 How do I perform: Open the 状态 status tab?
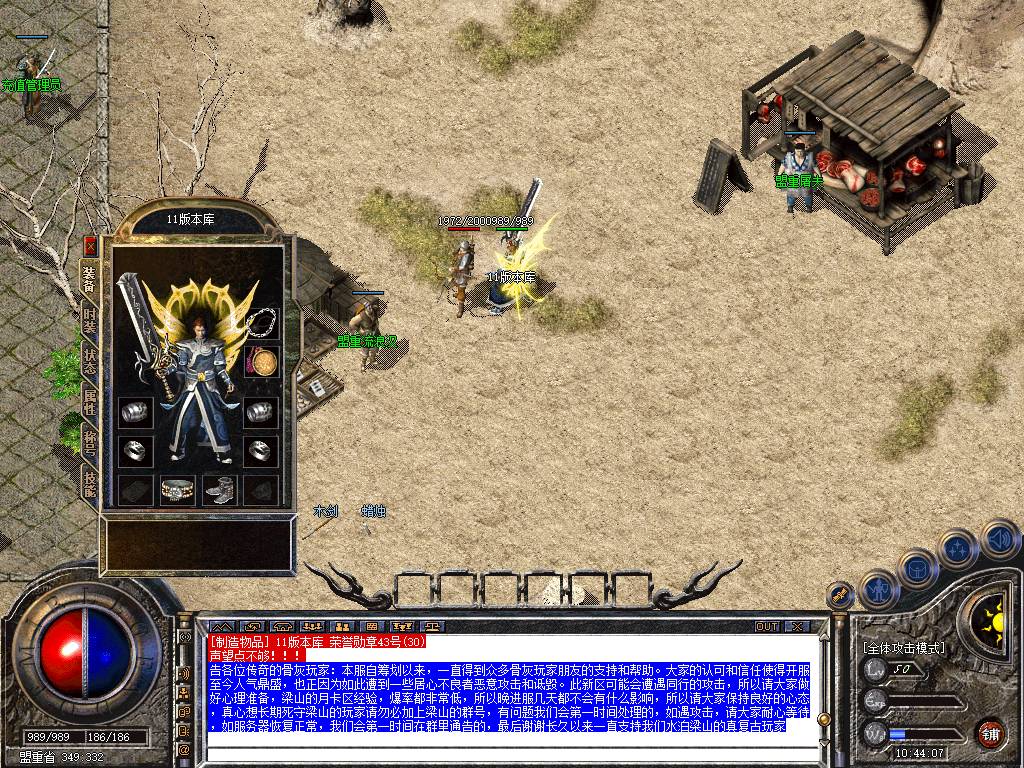tap(90, 362)
